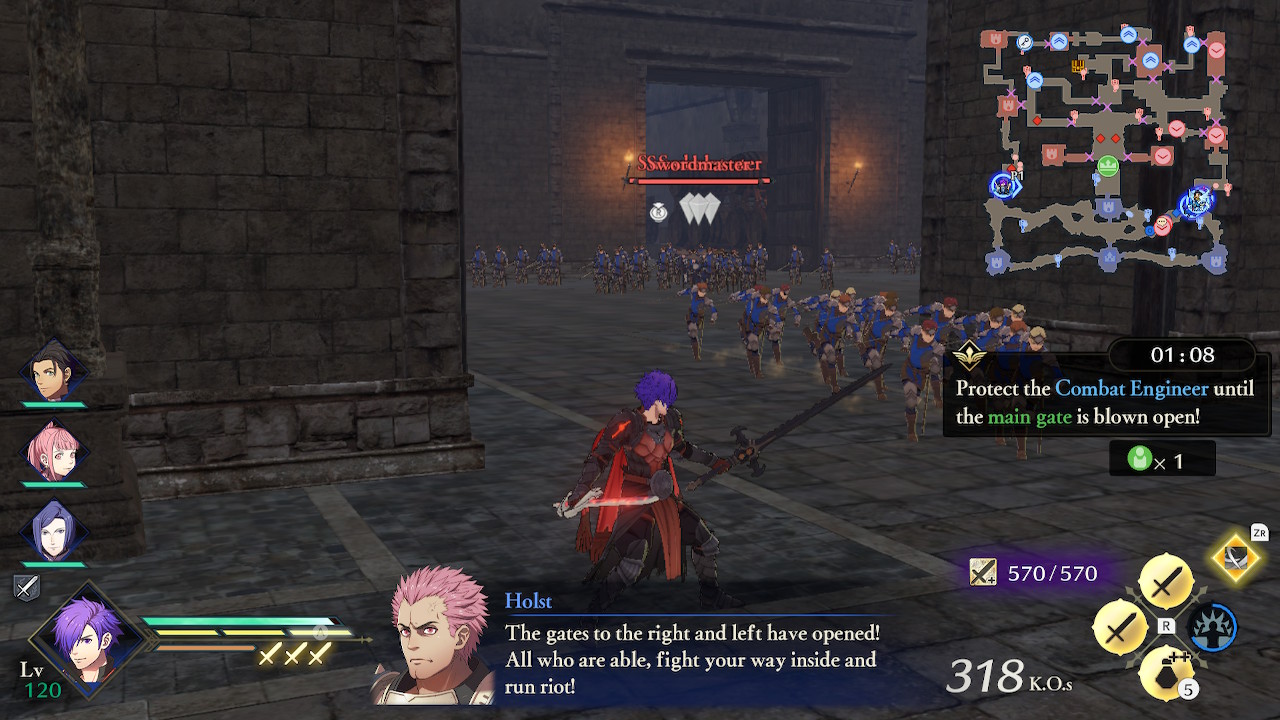Select the top sword combat art icon
Screen dimensions: 1280x720
(1165, 580)
